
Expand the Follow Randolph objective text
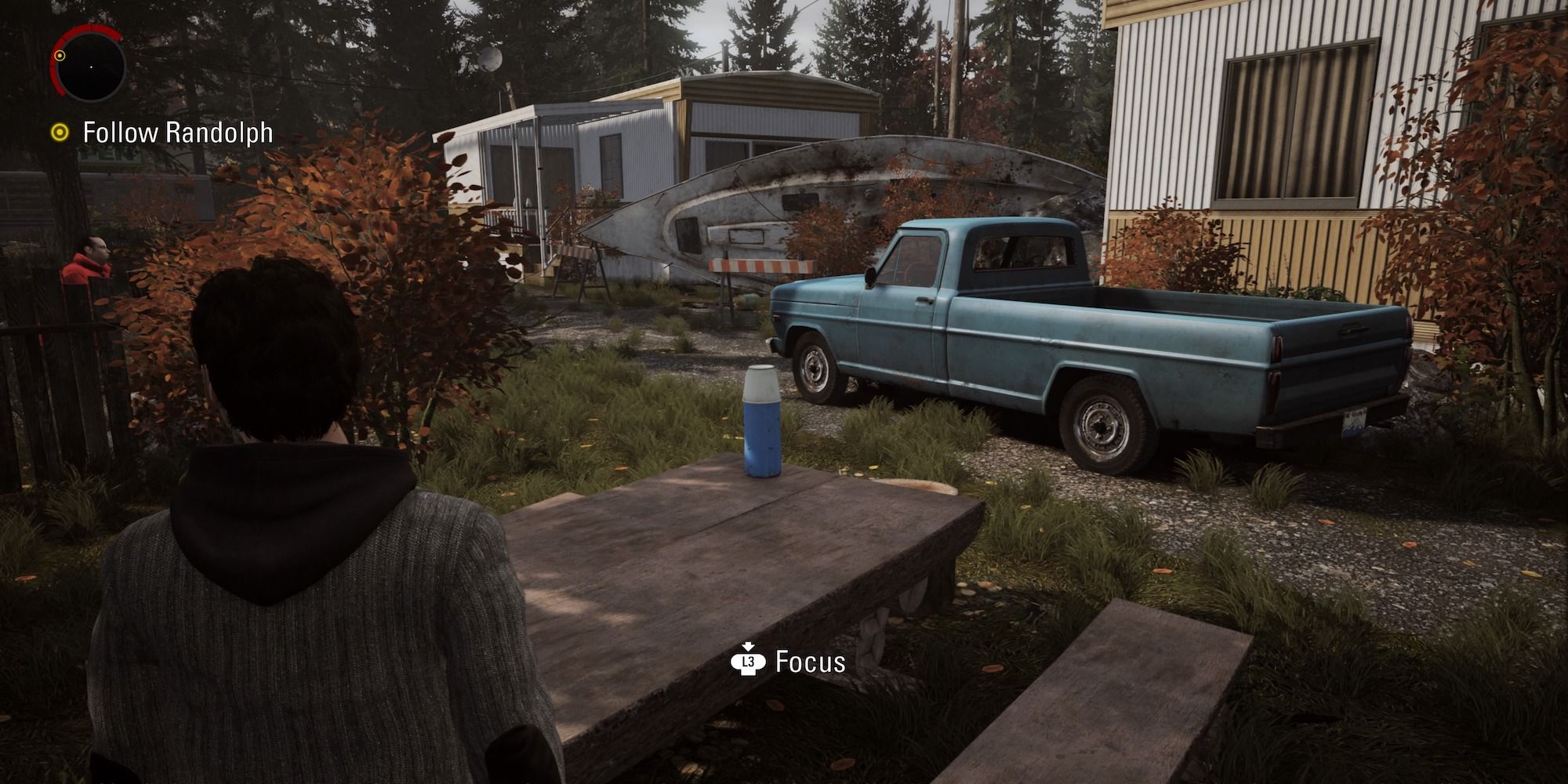coord(178,132)
